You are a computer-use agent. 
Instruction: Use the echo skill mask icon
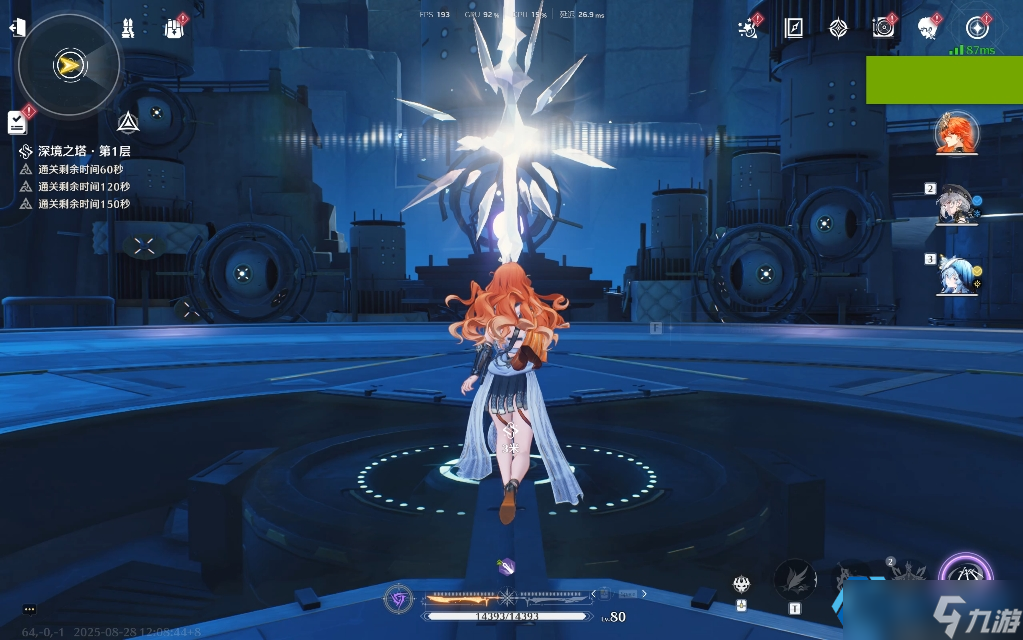[x=741, y=586]
